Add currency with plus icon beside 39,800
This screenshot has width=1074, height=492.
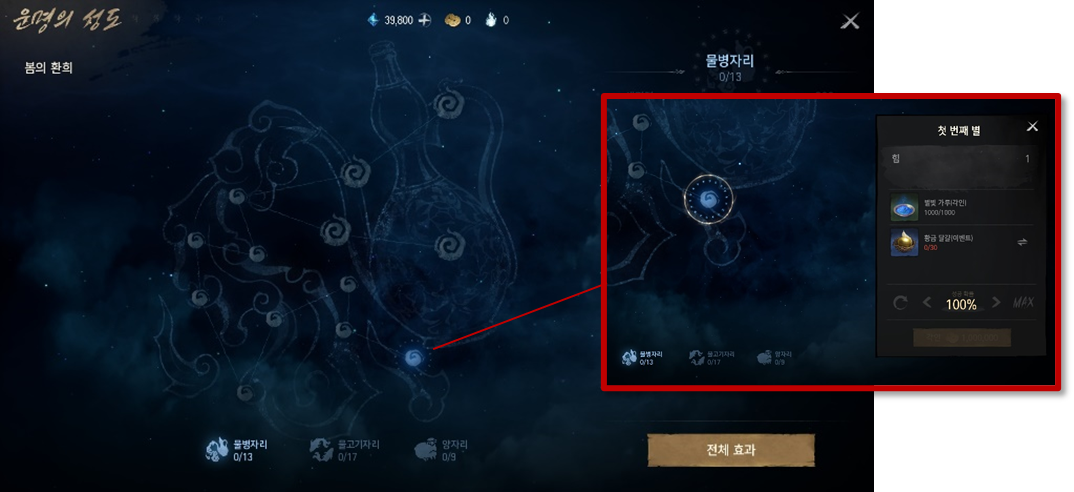pos(425,20)
